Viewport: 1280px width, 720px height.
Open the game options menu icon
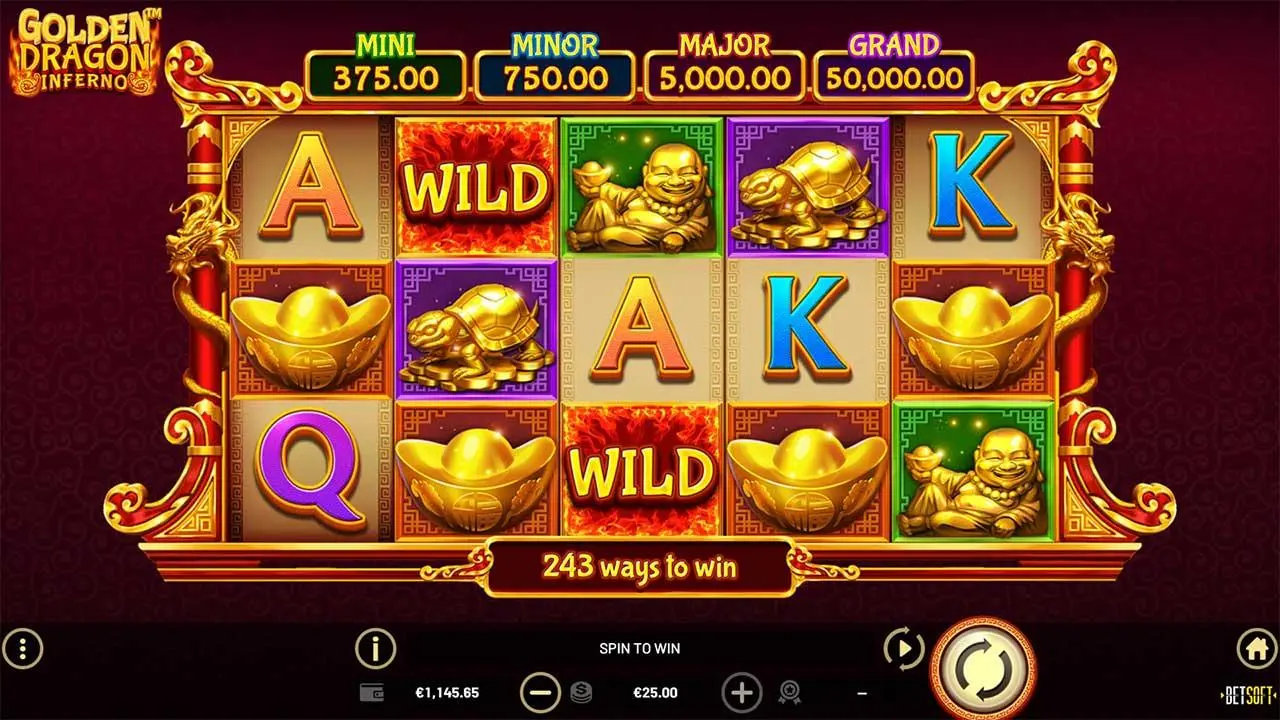click(22, 649)
